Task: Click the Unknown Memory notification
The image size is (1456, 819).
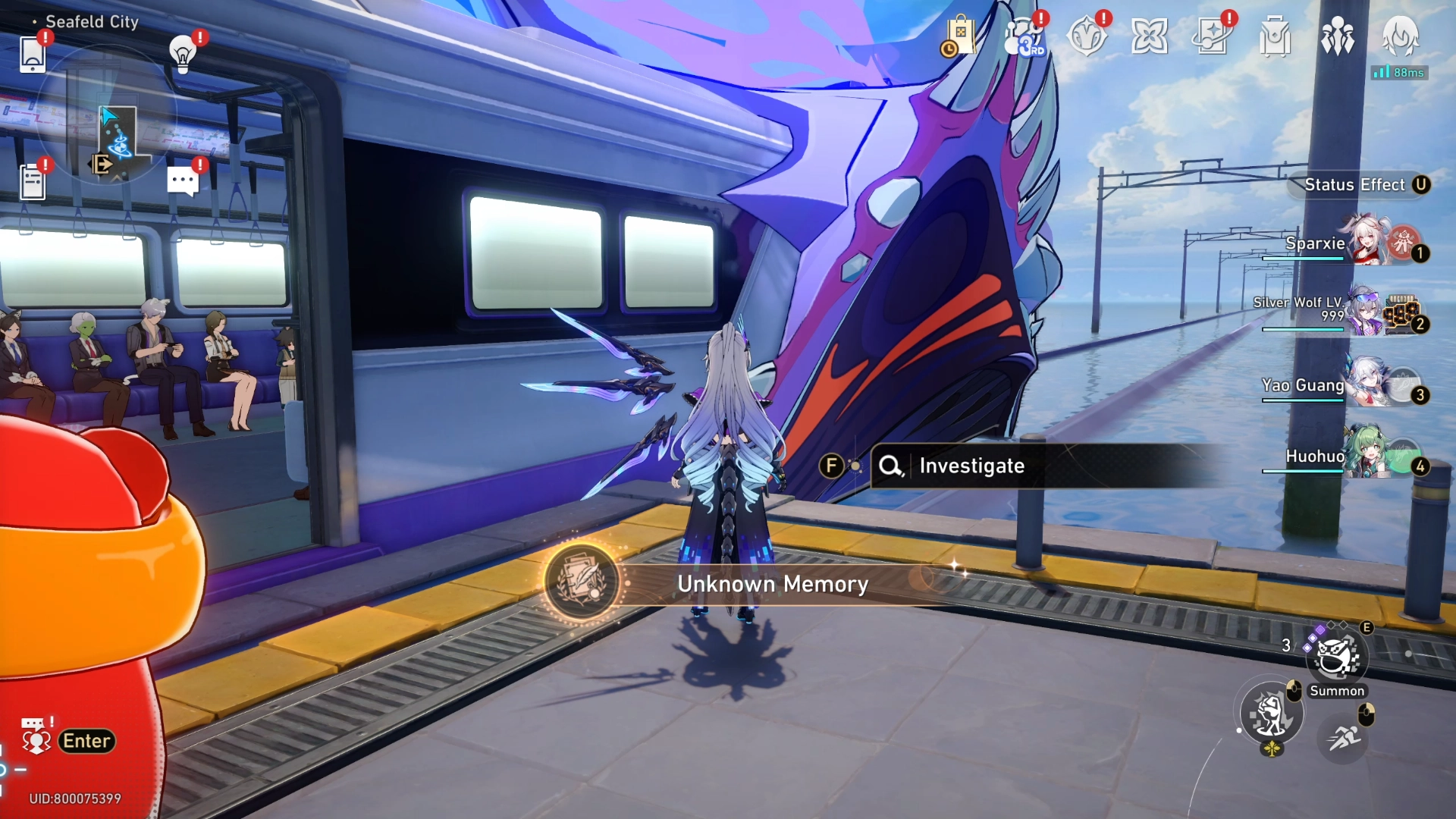Action: tap(772, 585)
